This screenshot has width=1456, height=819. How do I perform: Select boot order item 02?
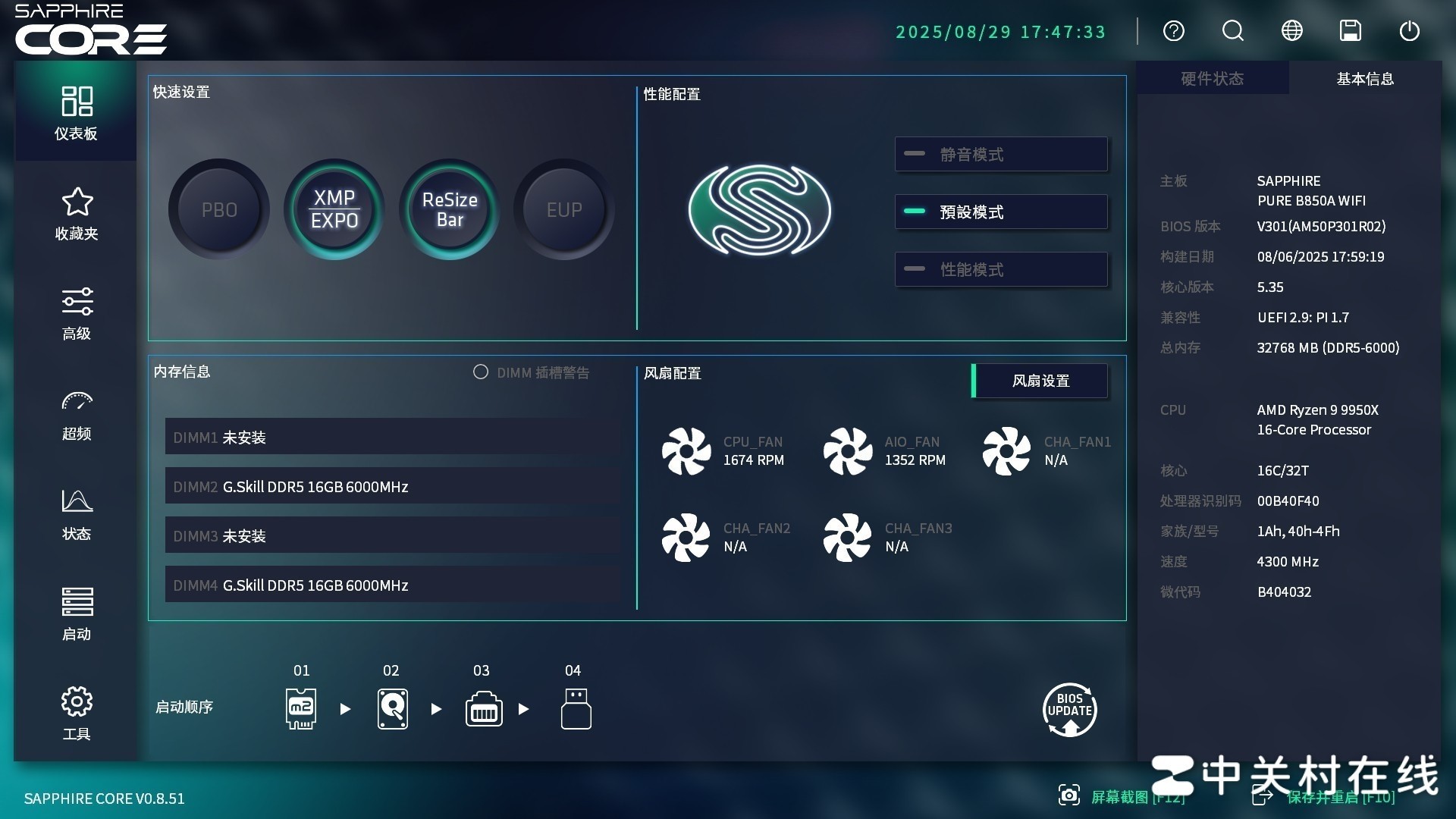click(392, 708)
